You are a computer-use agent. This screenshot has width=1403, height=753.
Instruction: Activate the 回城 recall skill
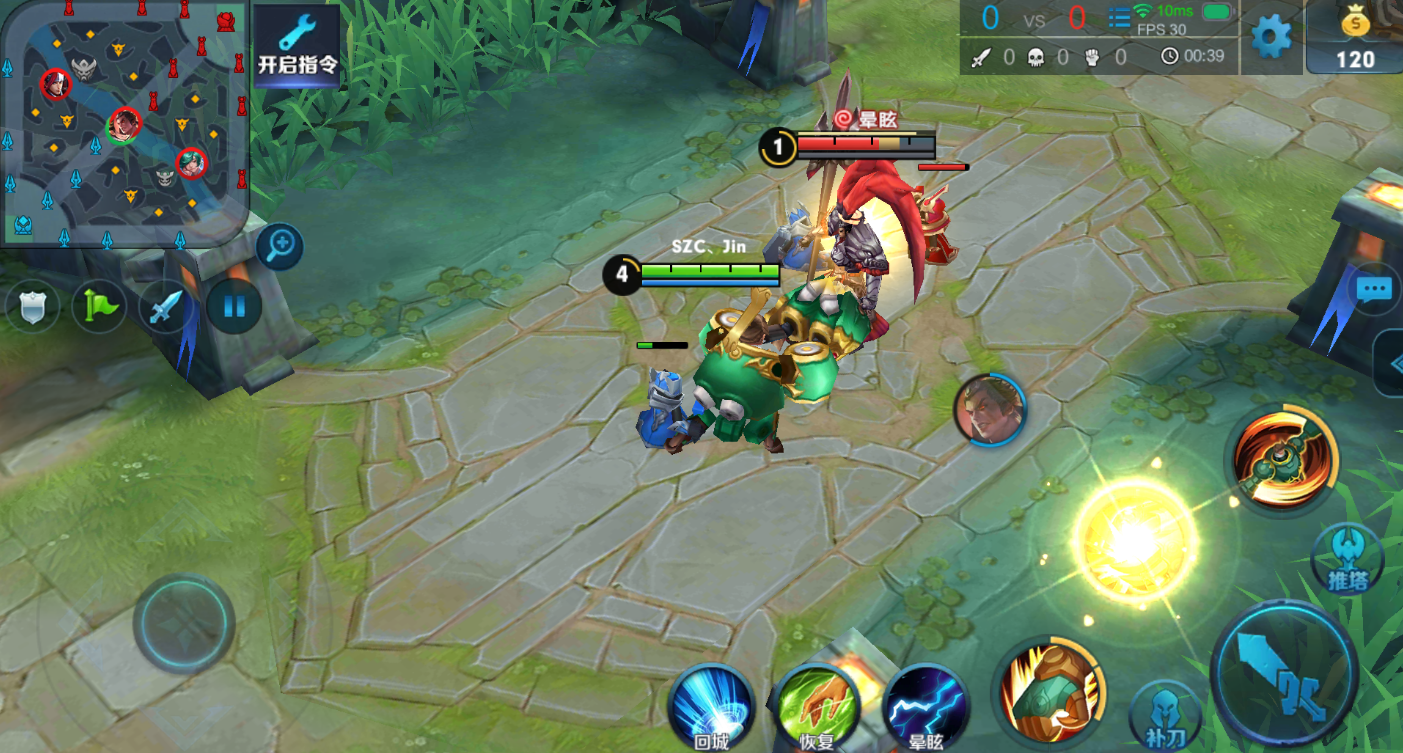click(x=710, y=707)
